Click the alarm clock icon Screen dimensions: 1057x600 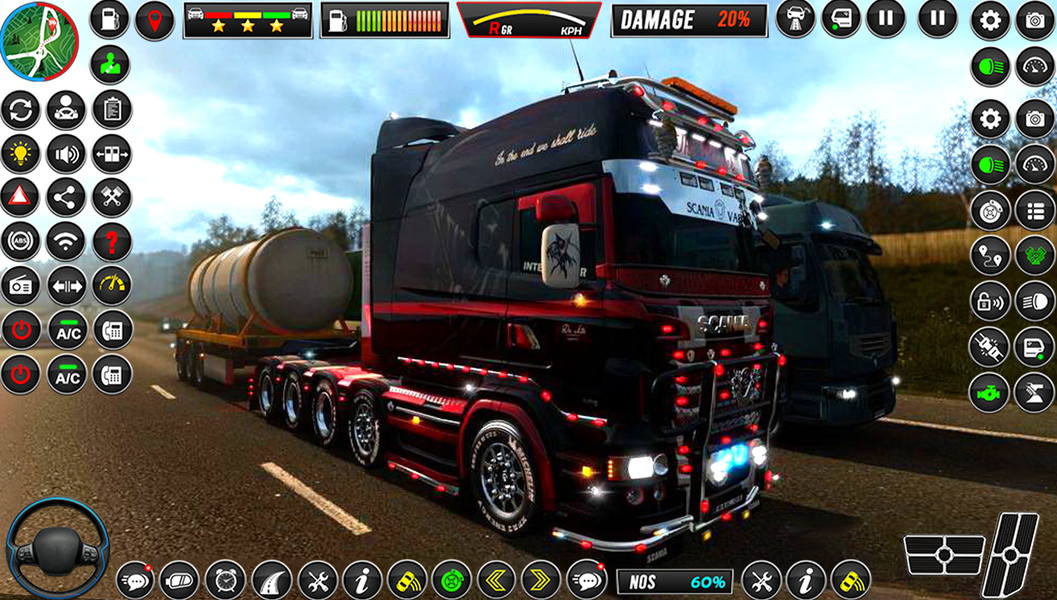point(225,579)
